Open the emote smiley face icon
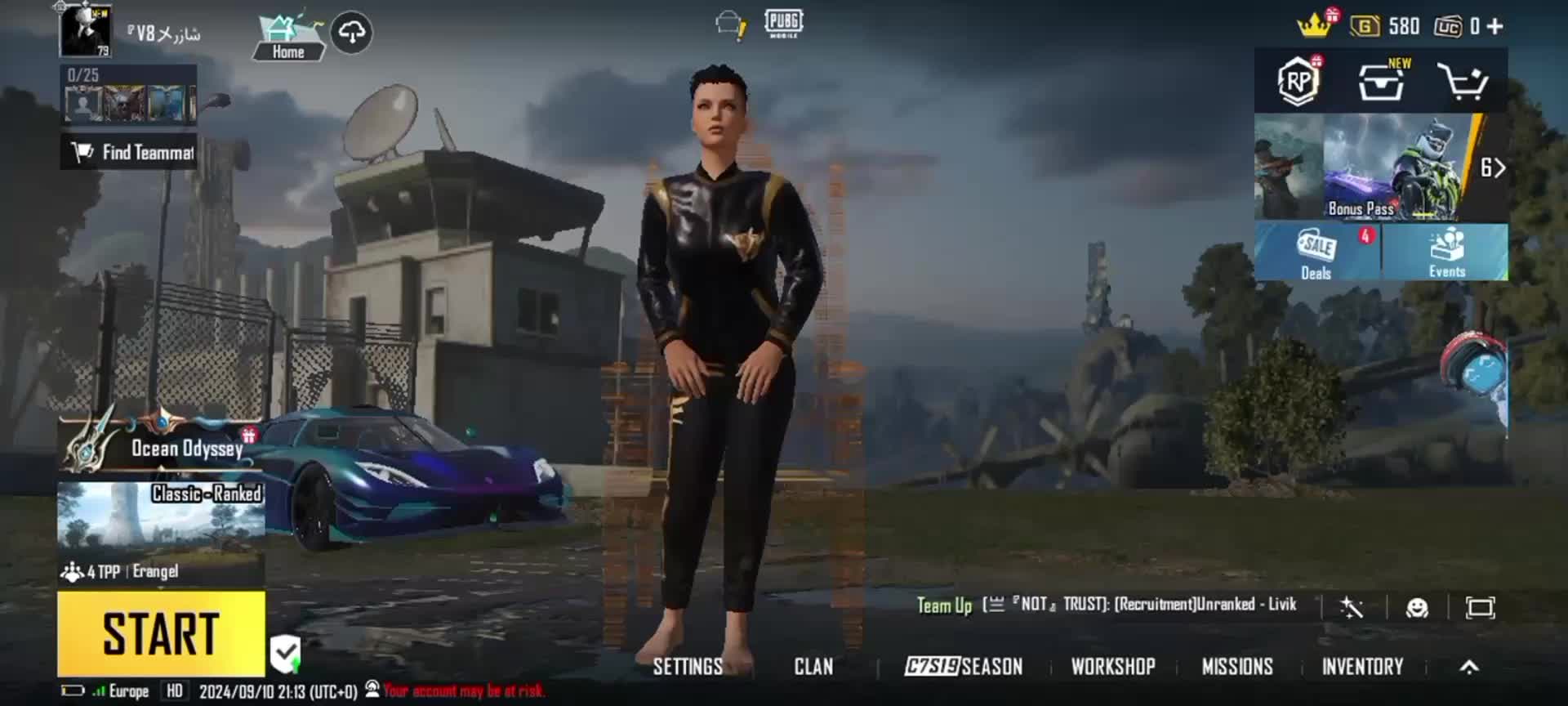The height and width of the screenshot is (706, 1568). (x=1417, y=607)
